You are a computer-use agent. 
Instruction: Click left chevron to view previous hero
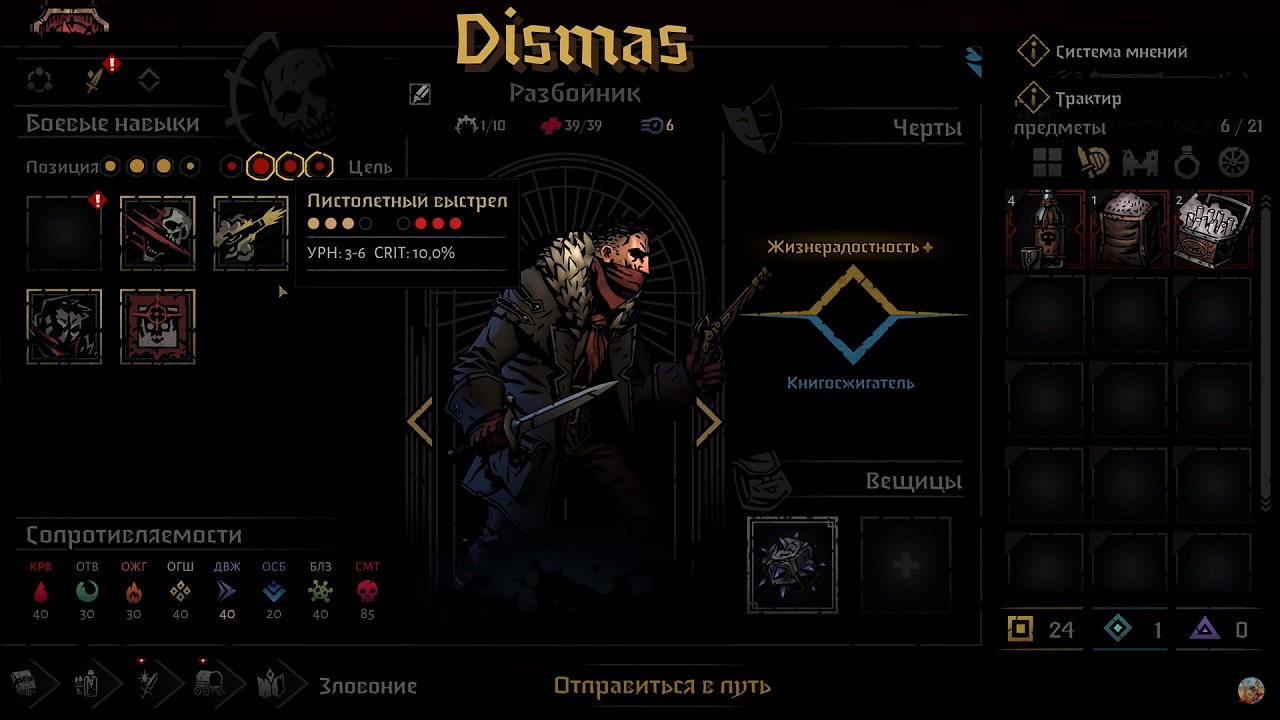(x=420, y=422)
